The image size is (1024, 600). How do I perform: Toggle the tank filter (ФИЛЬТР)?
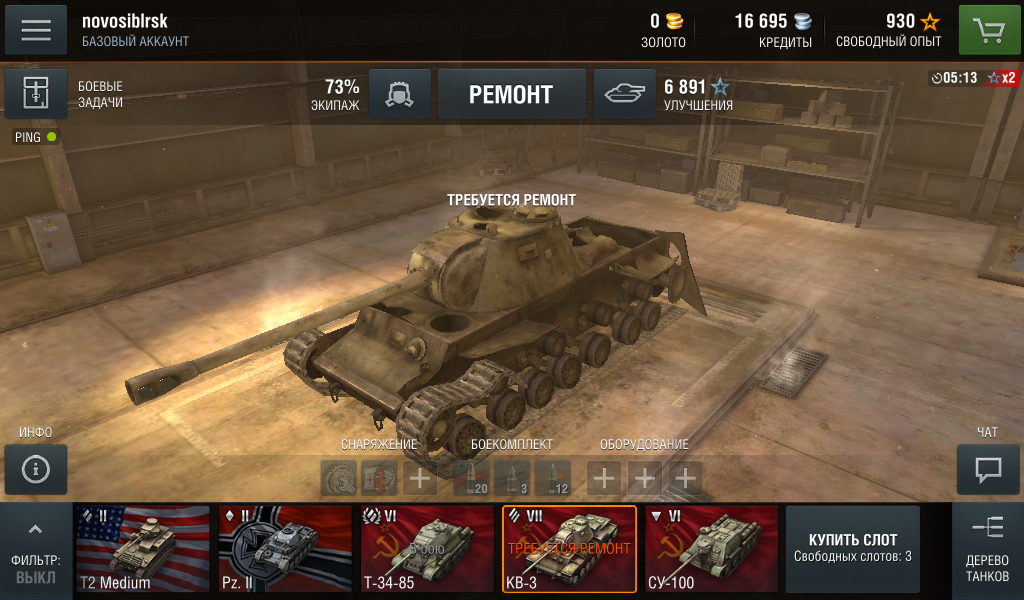coord(36,550)
